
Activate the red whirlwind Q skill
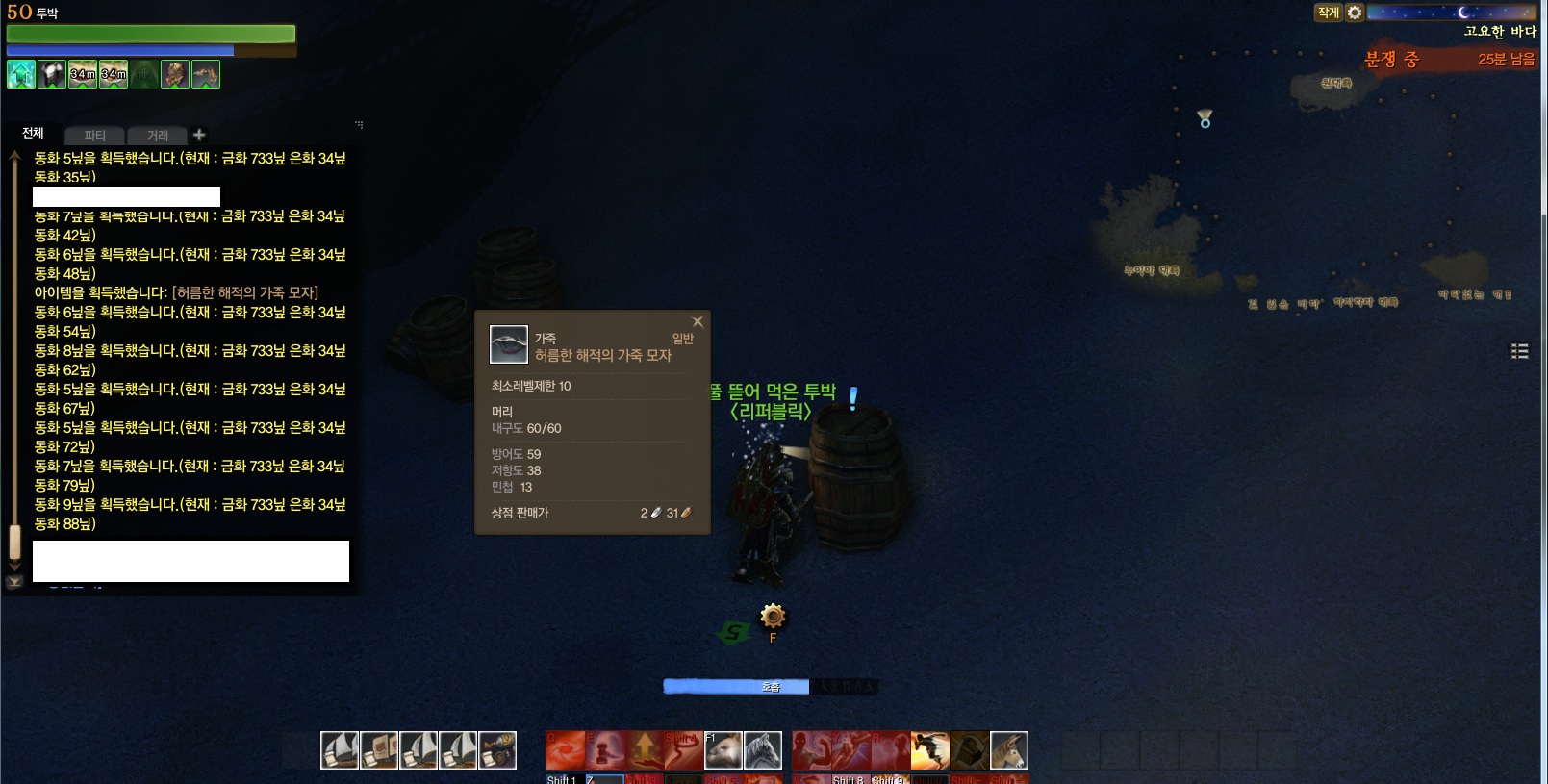coord(565,750)
